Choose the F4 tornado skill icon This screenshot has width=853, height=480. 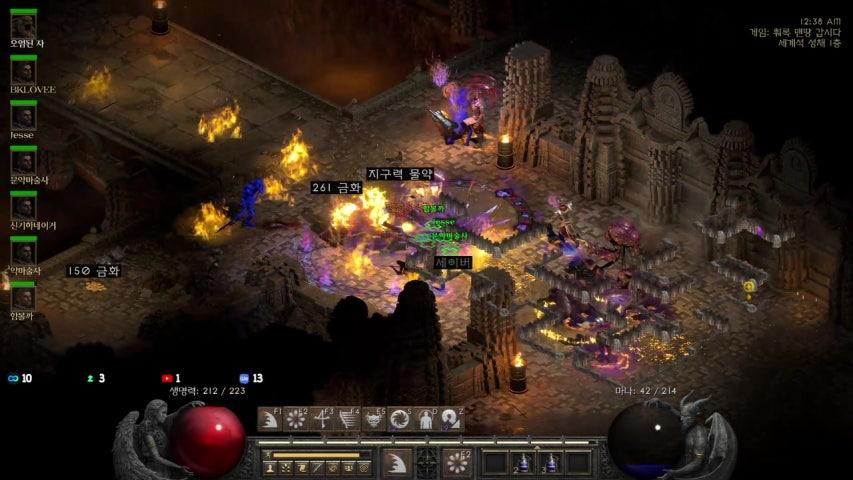click(347, 419)
